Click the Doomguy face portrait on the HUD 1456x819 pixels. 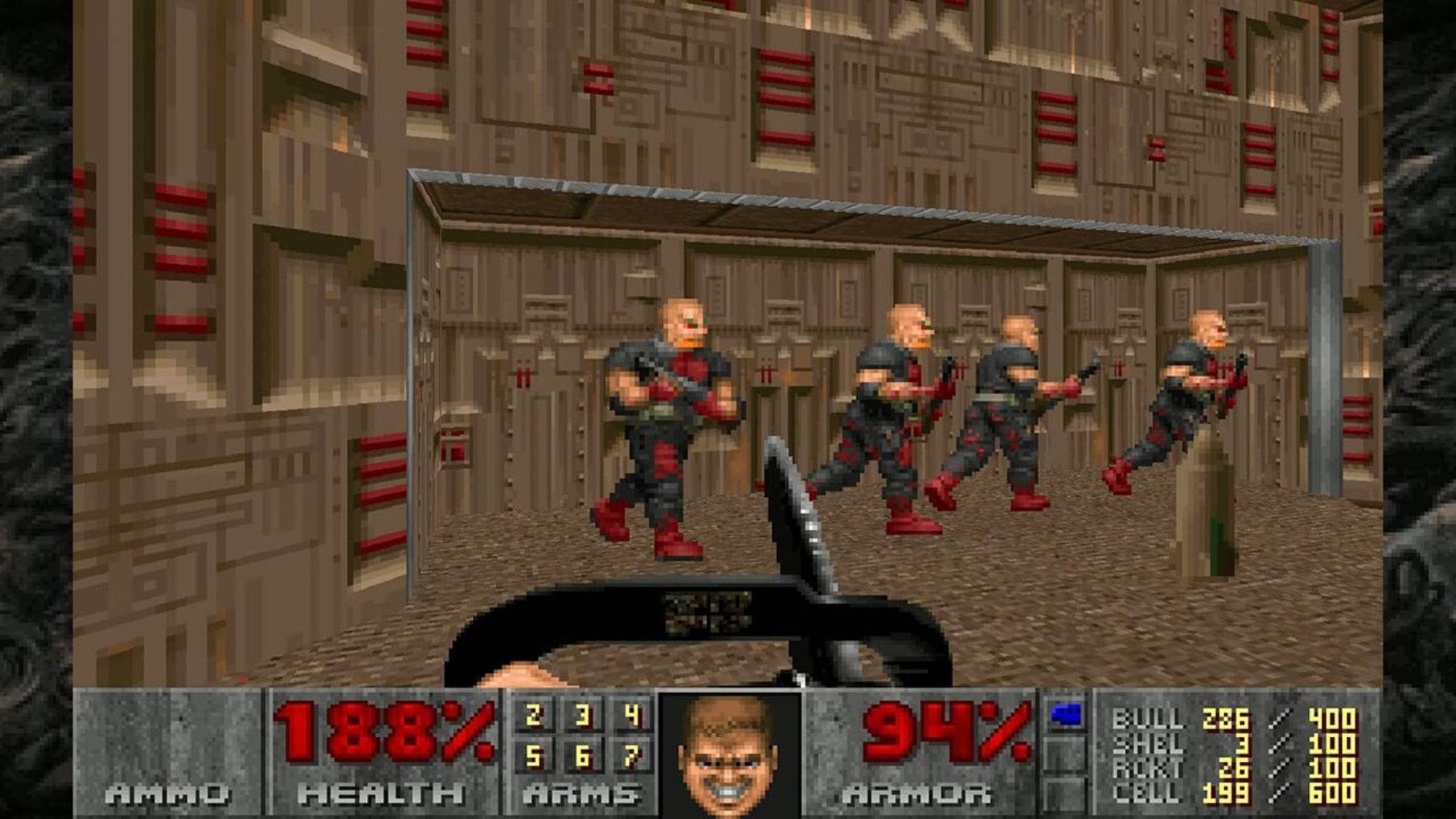(x=730, y=756)
